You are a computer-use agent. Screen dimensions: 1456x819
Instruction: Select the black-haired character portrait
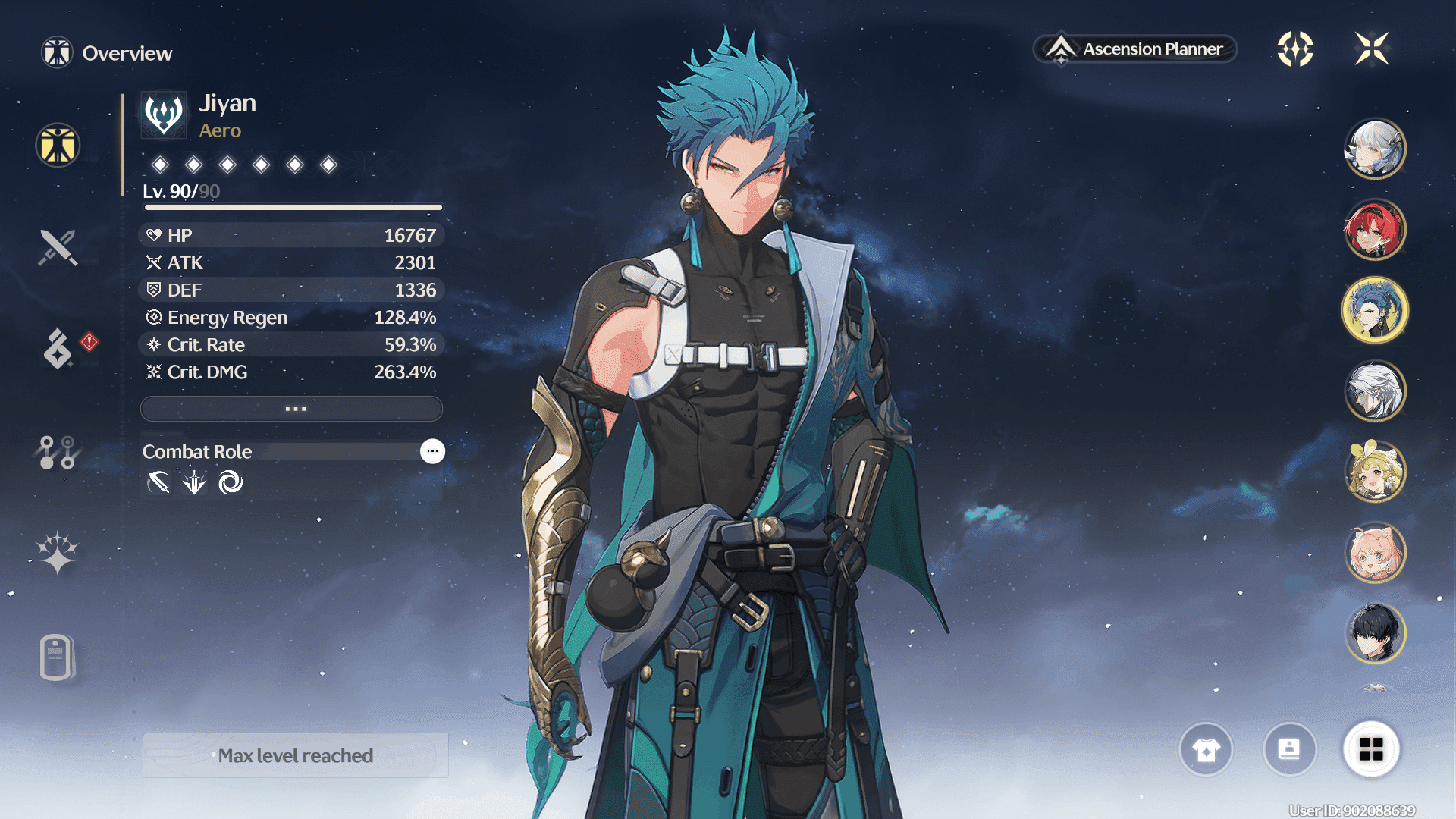pos(1374,633)
